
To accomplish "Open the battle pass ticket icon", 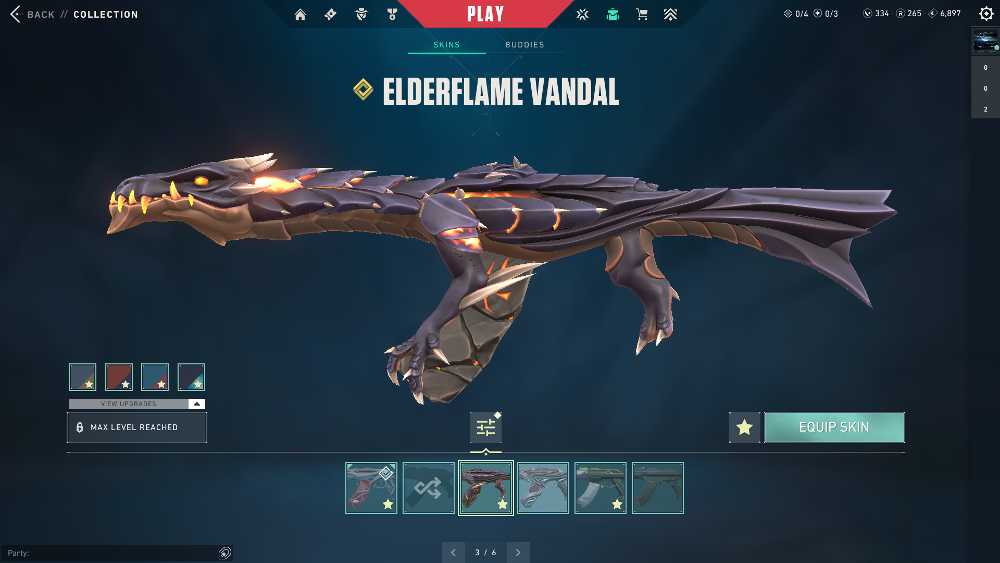I will (330, 15).
